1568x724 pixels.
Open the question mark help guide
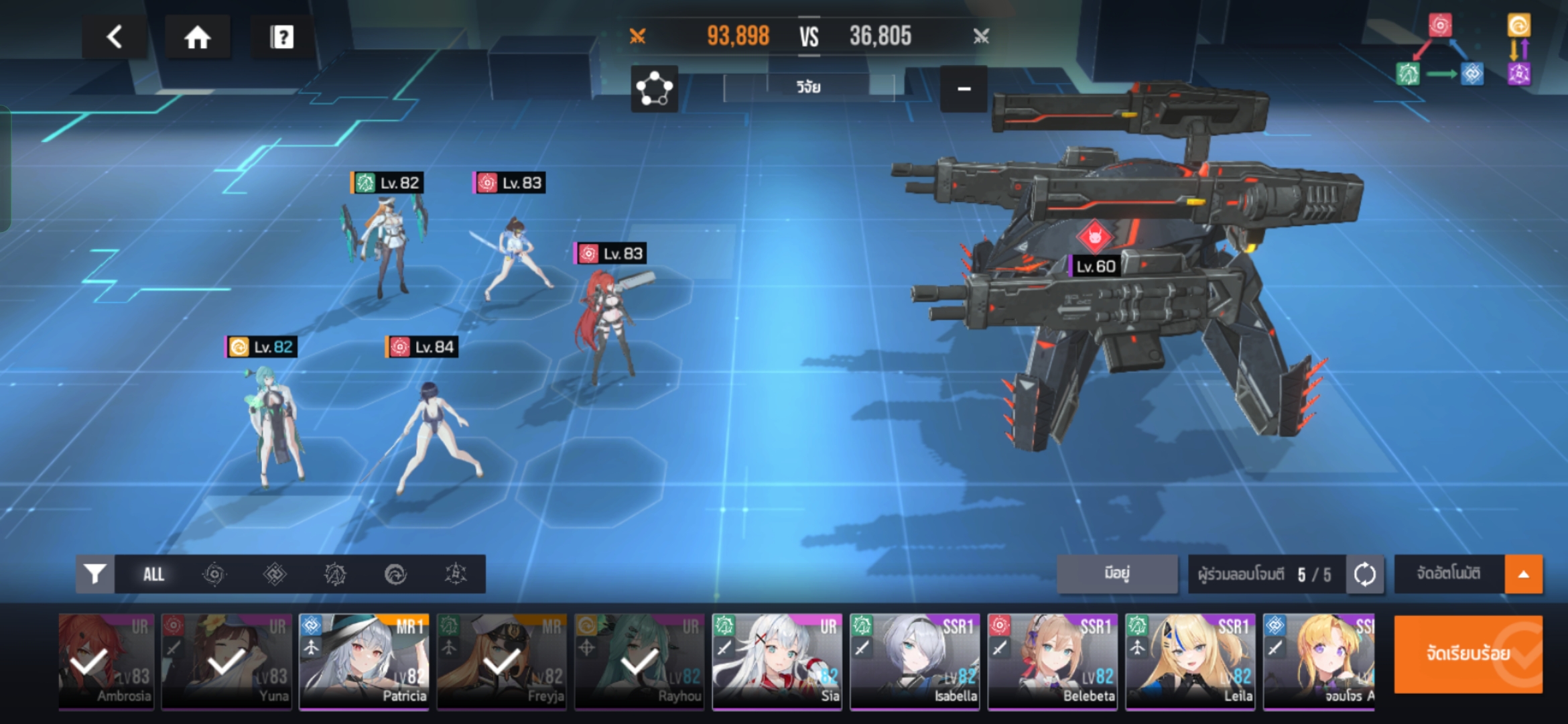281,37
